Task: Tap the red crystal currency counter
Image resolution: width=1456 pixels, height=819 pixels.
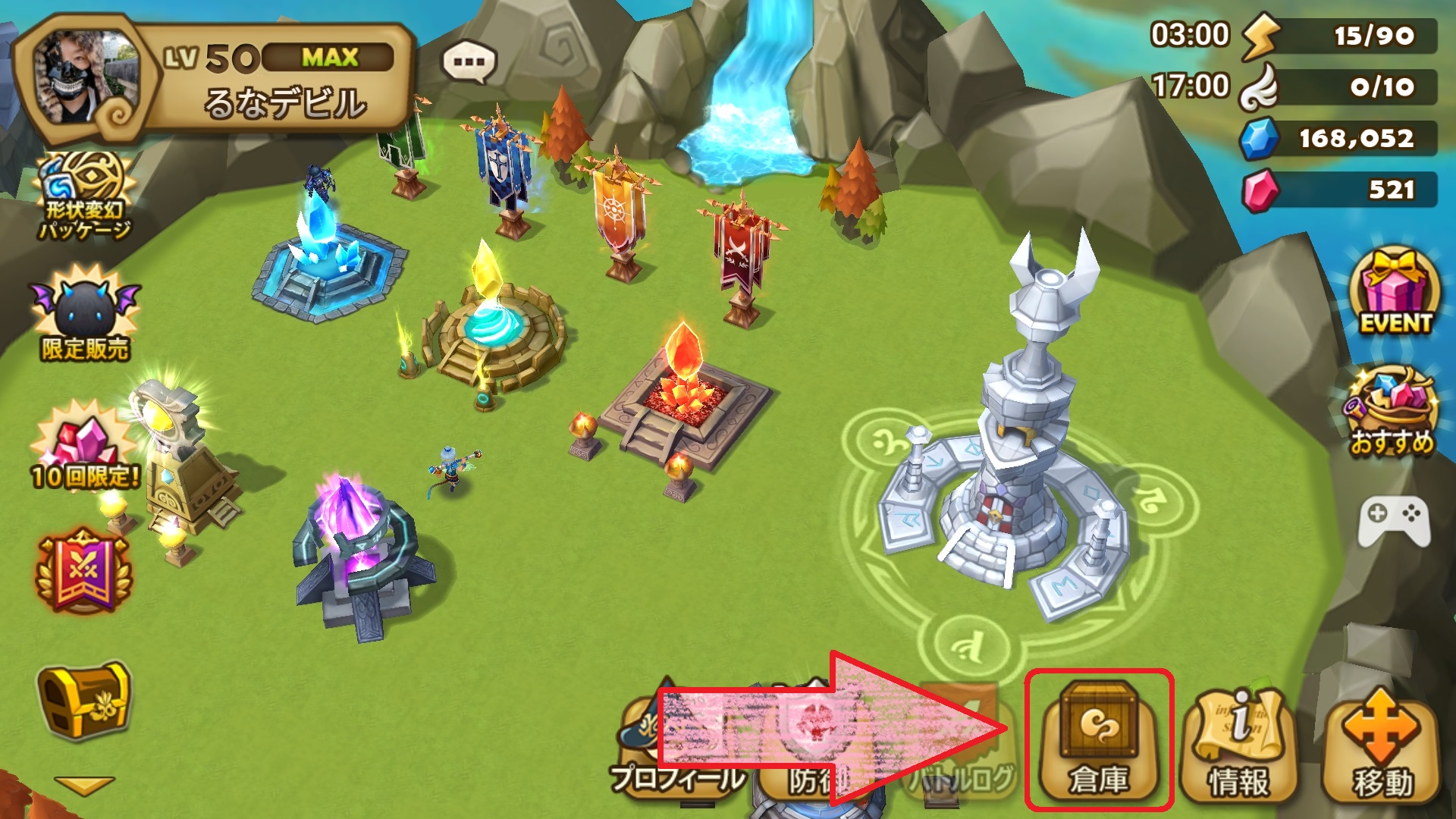Action: click(1340, 190)
